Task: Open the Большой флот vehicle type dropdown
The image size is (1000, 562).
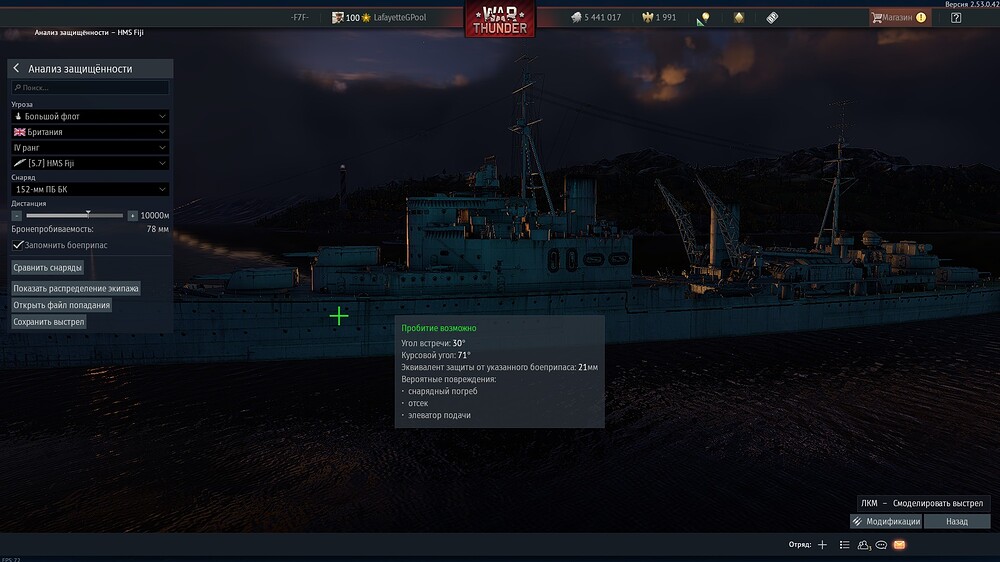Action: pyautogui.click(x=90, y=116)
